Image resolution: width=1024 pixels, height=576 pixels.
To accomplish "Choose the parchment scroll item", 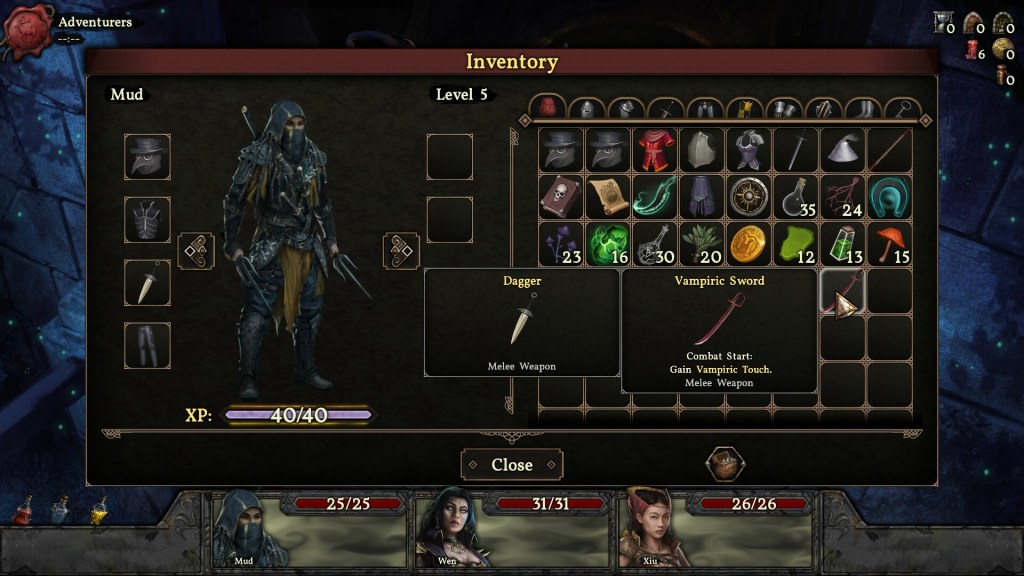I will (x=607, y=197).
